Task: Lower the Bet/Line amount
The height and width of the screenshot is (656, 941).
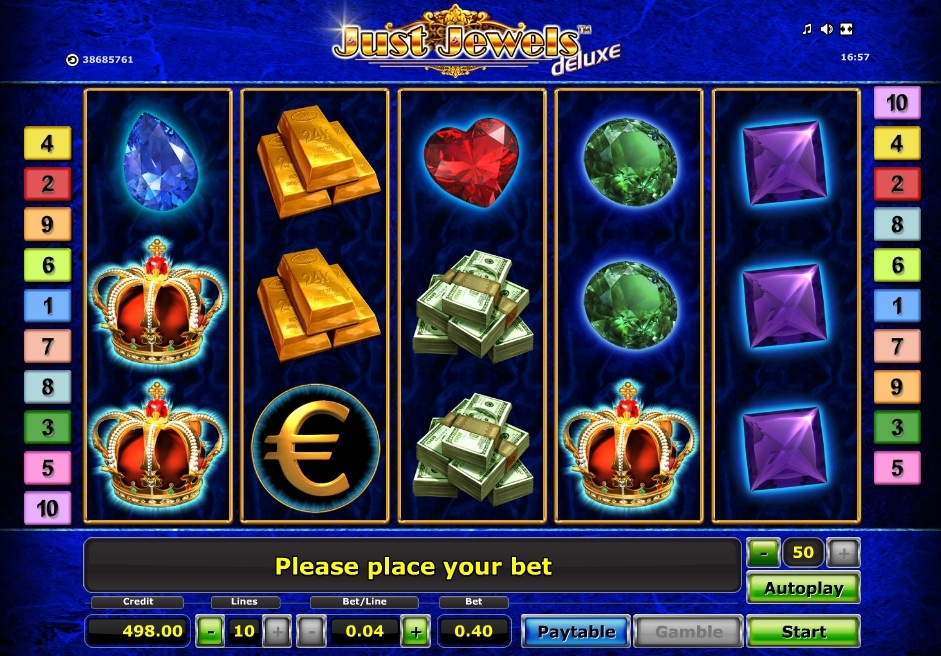Action: tap(311, 631)
